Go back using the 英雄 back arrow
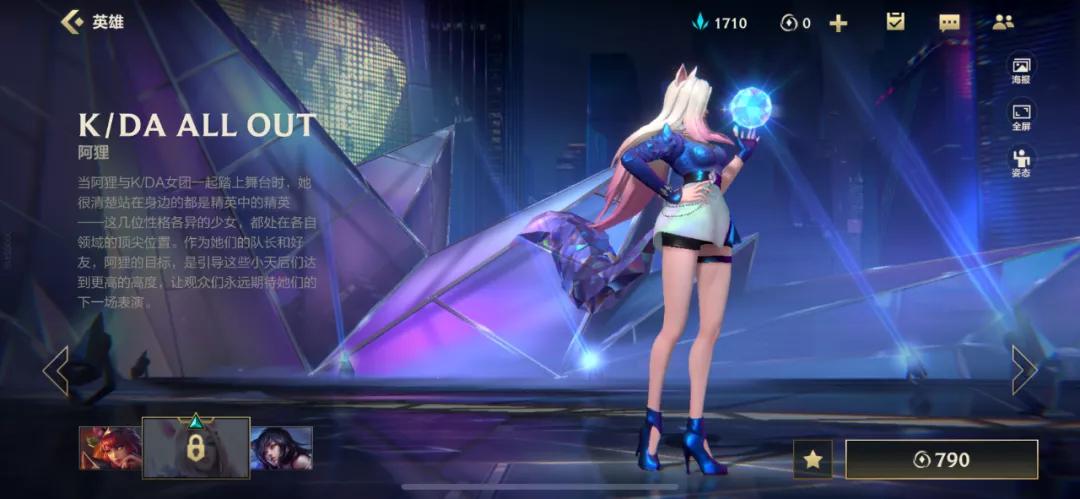 (x=72, y=22)
